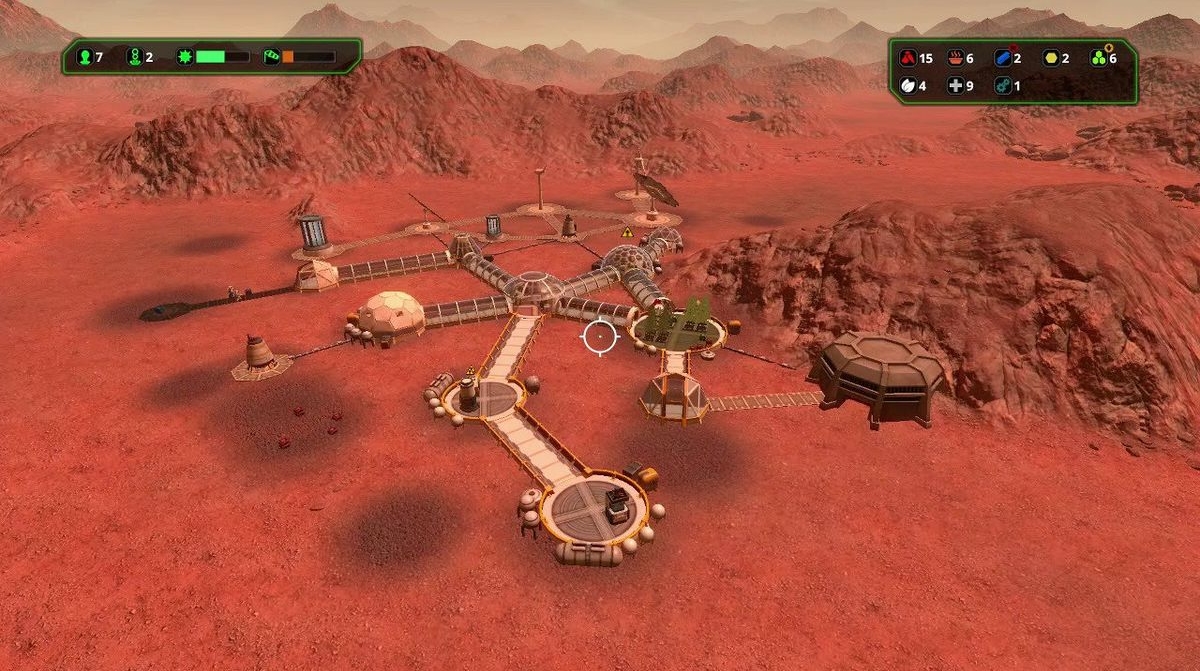
Task: Select the red ore resource icon
Action: pyautogui.click(x=907, y=58)
